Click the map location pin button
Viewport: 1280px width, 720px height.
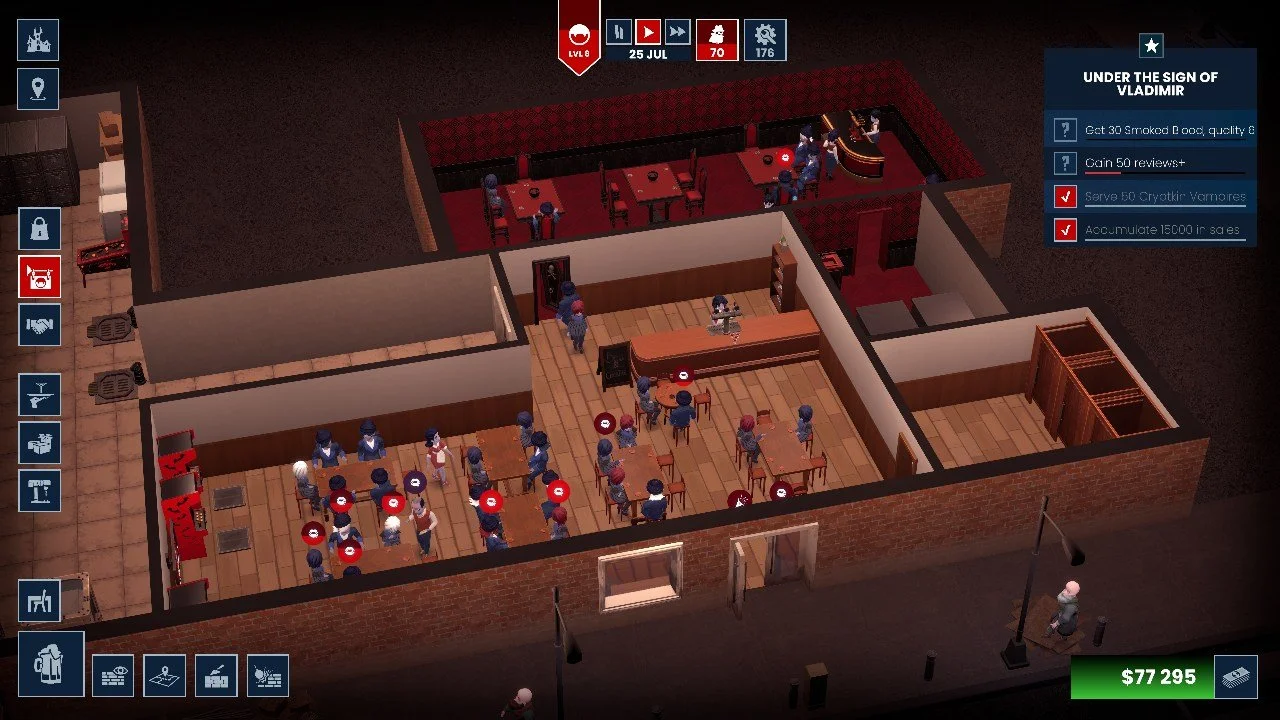click(38, 89)
